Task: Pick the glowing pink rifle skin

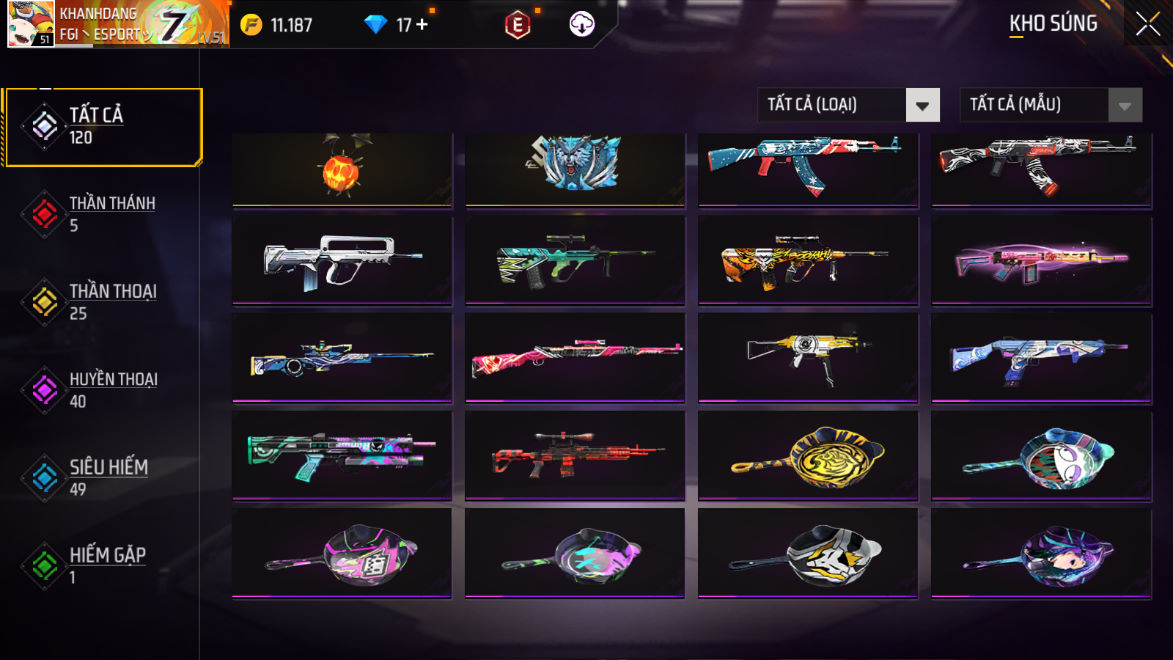Action: (1040, 260)
